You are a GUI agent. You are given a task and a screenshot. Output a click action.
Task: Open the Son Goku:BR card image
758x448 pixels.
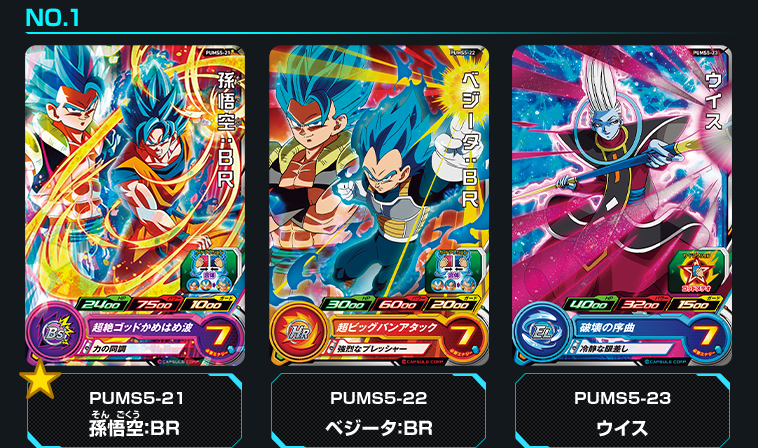(x=134, y=204)
